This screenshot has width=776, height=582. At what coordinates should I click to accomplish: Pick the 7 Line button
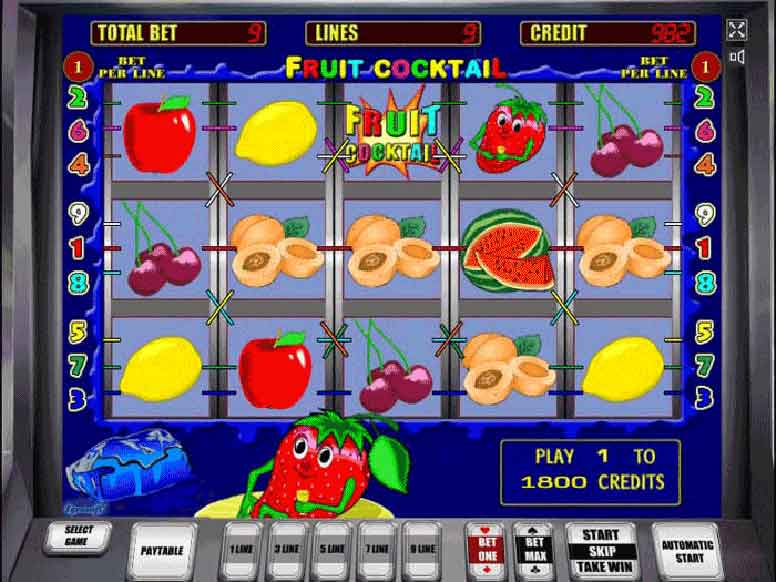tap(379, 549)
